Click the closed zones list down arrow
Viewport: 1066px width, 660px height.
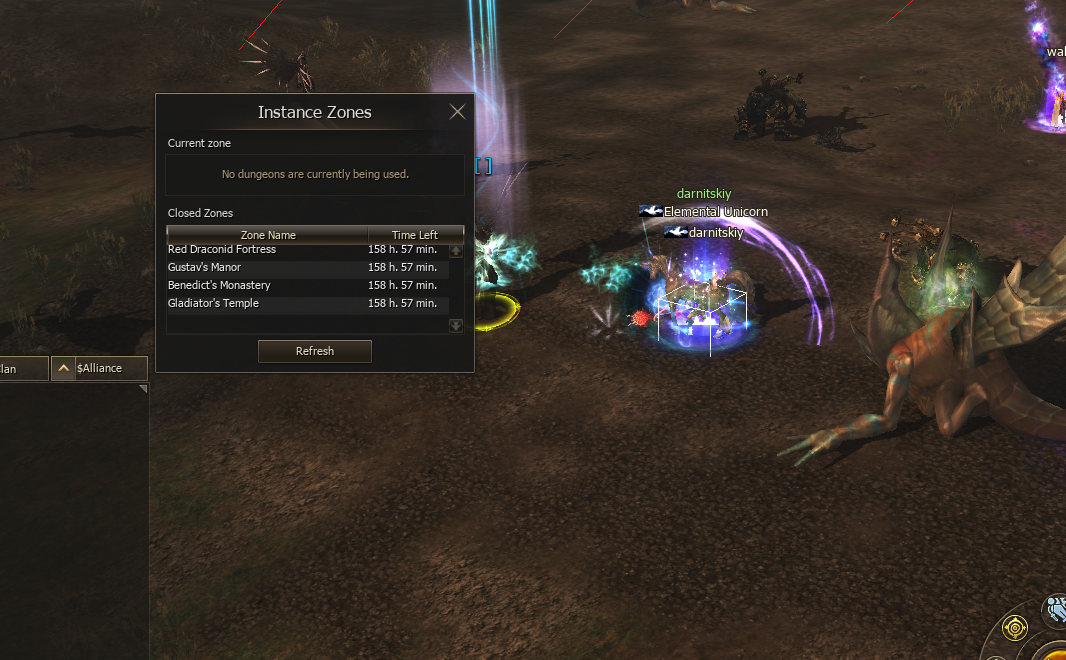(456, 325)
